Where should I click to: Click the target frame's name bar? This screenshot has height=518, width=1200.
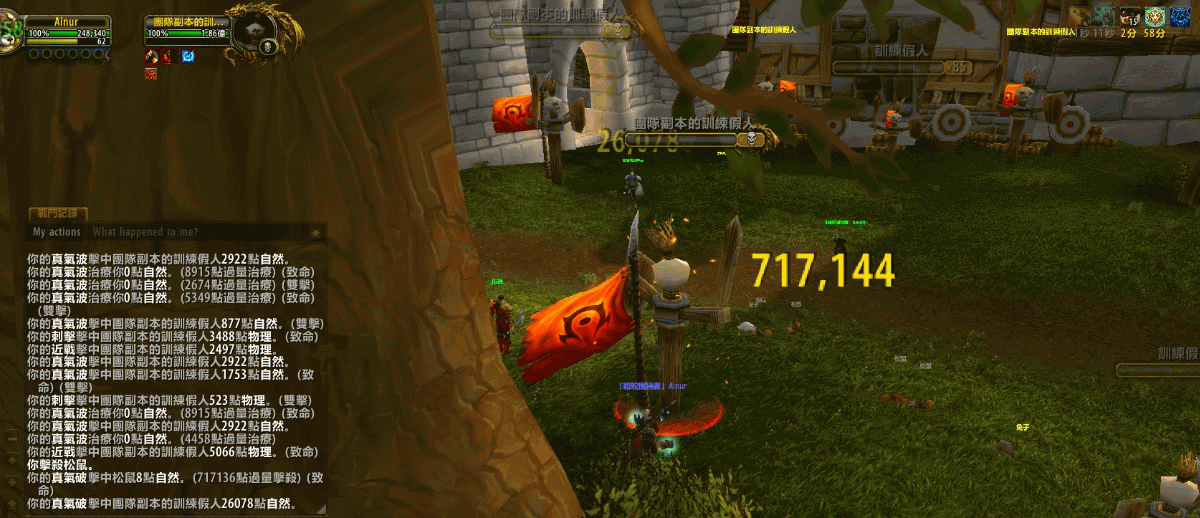188,22
